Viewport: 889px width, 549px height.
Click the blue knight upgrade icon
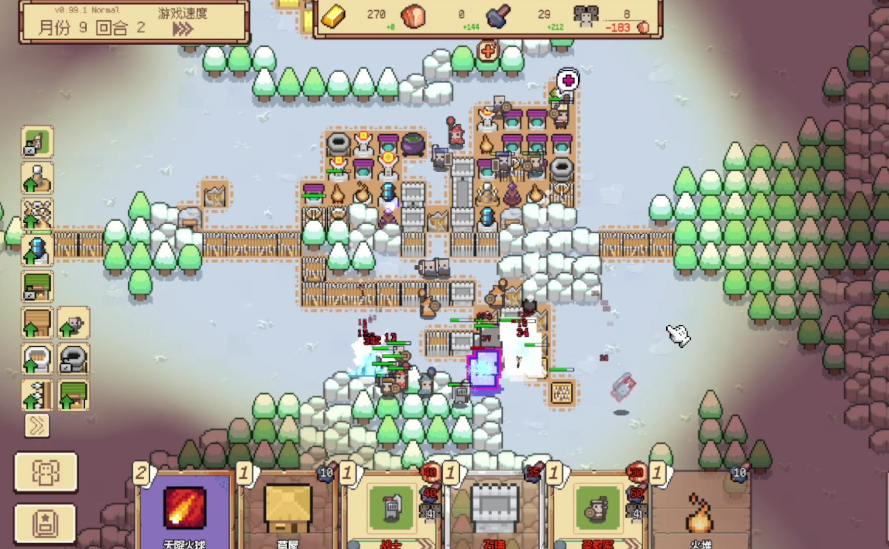37,249
